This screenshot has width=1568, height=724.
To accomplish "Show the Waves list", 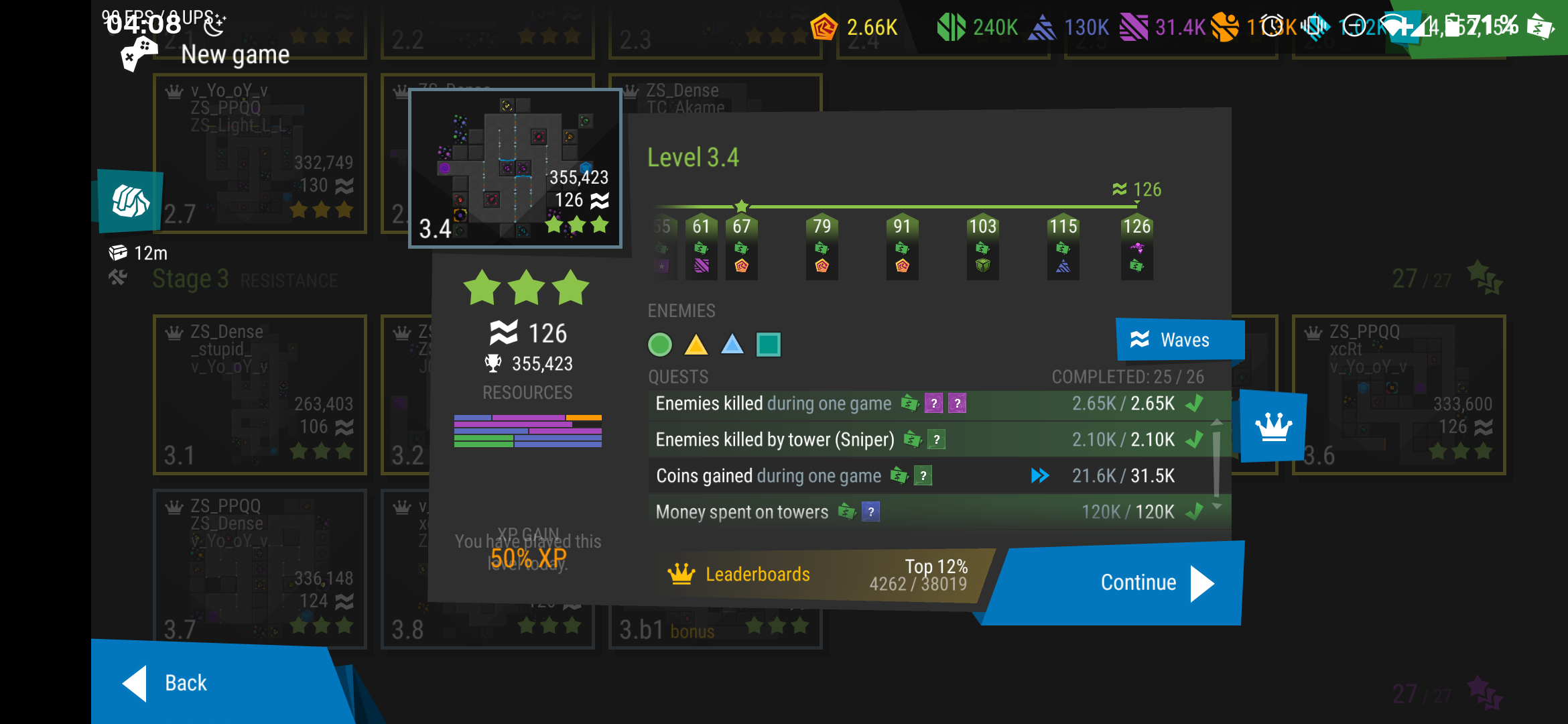I will point(1179,339).
